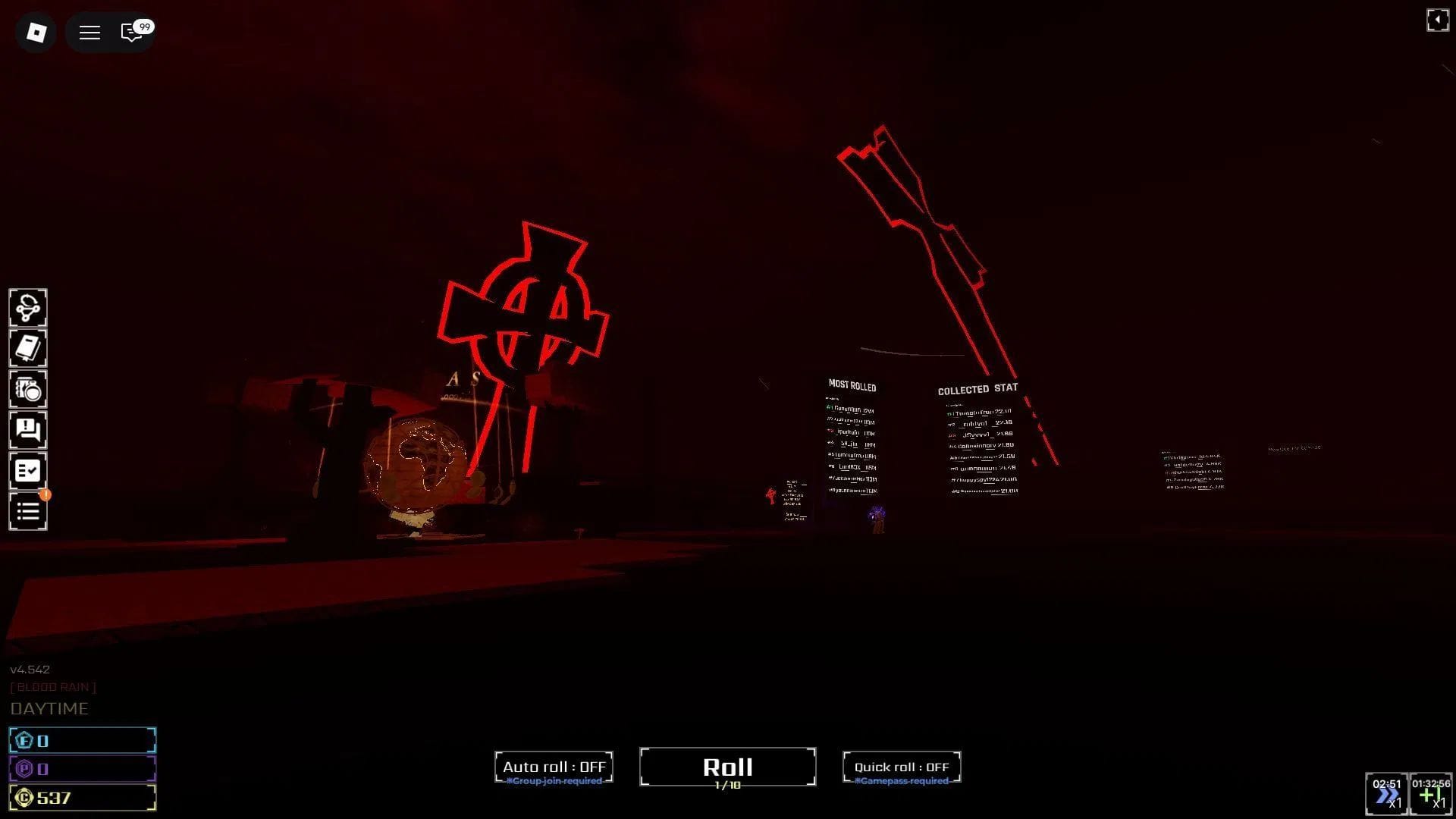The image size is (1456, 819).
Task: Toggle the chat bubble with 99 notifications
Action: [x=132, y=33]
